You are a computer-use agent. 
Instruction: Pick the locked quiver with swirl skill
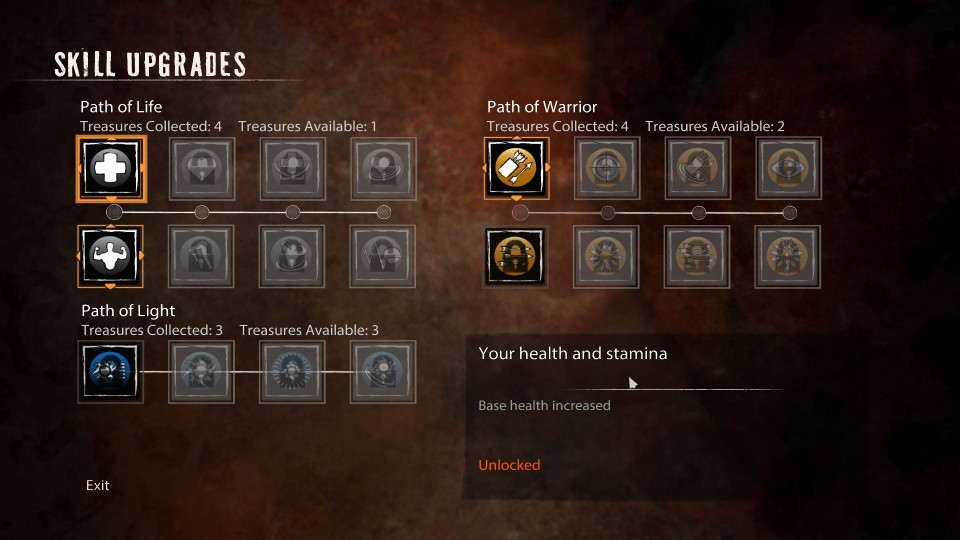click(x=698, y=168)
